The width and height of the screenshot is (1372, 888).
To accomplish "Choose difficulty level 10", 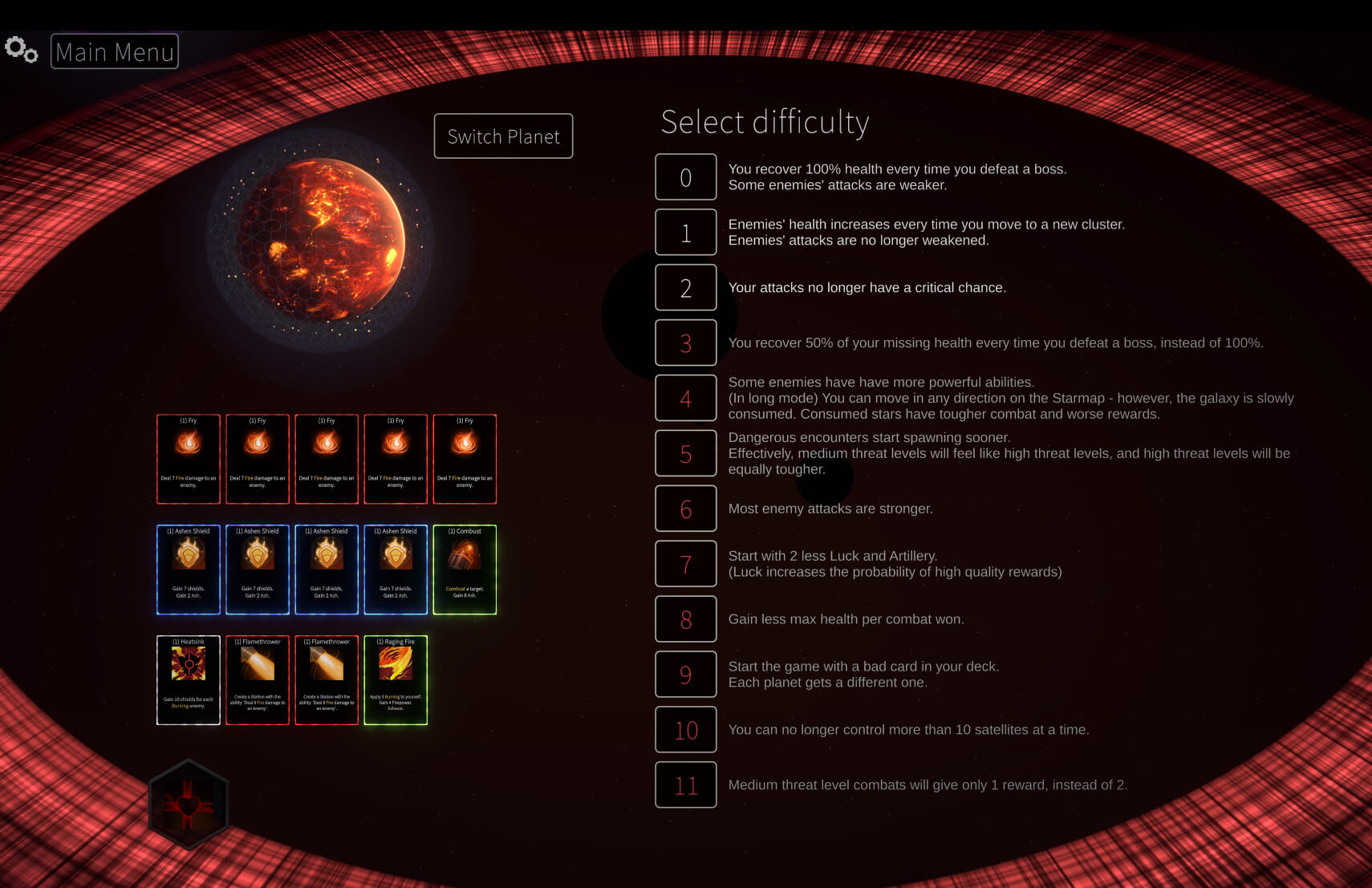I will [x=685, y=730].
